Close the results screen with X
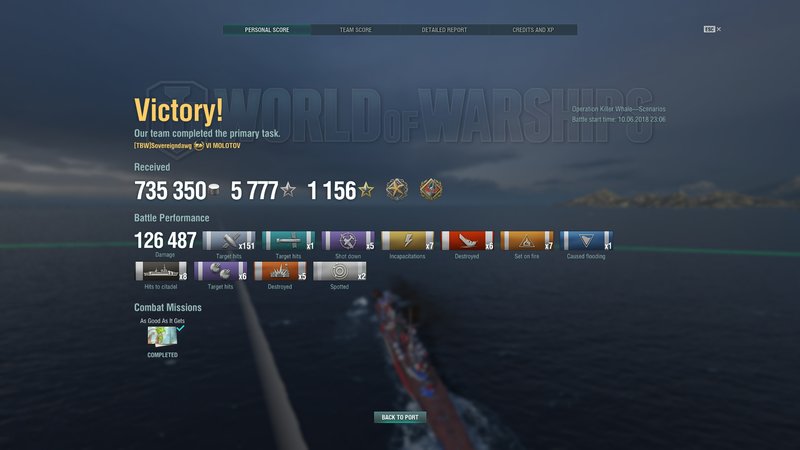 (x=718, y=30)
